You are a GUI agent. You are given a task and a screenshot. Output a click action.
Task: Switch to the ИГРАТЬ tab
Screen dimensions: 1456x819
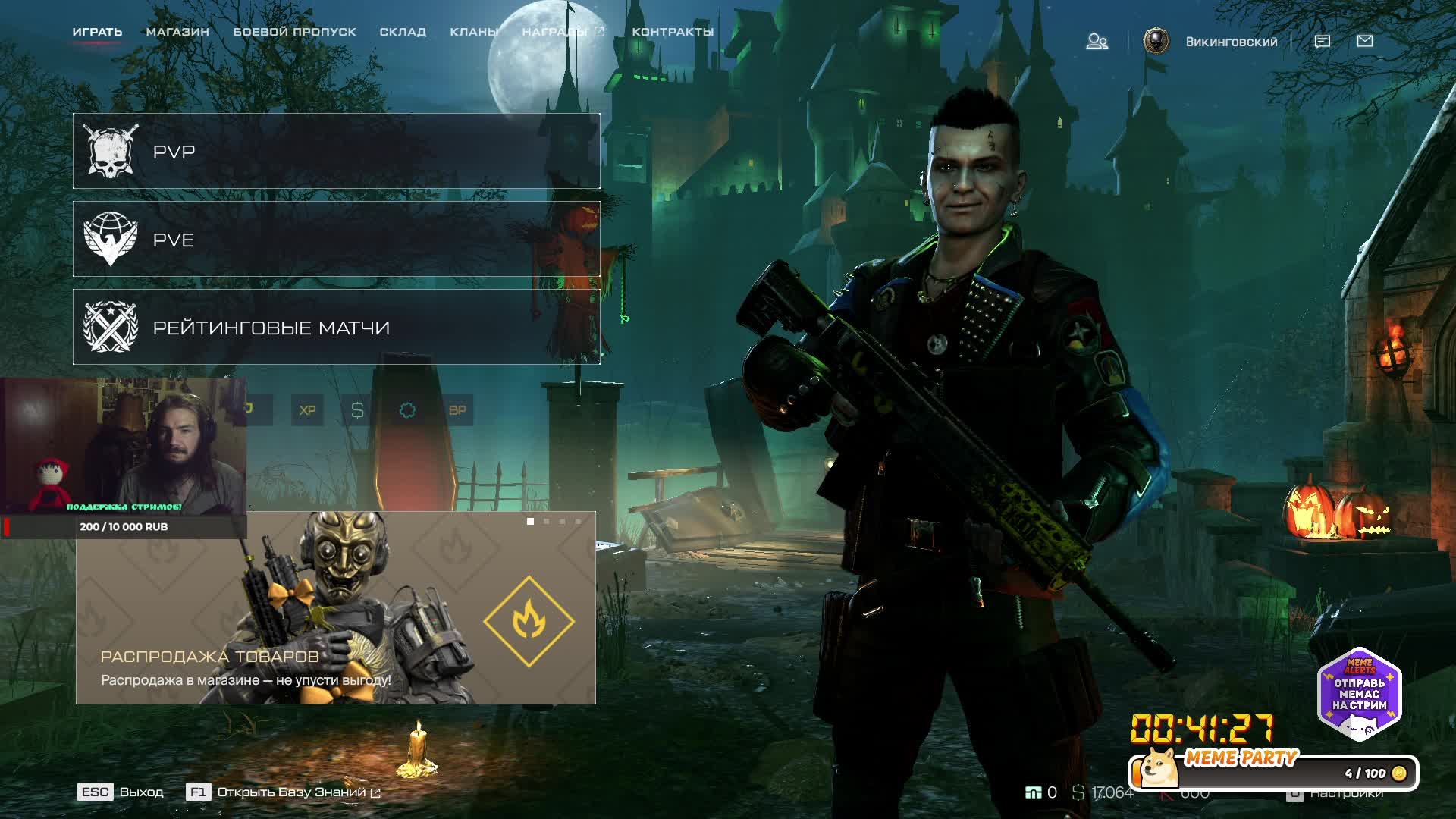[97, 32]
